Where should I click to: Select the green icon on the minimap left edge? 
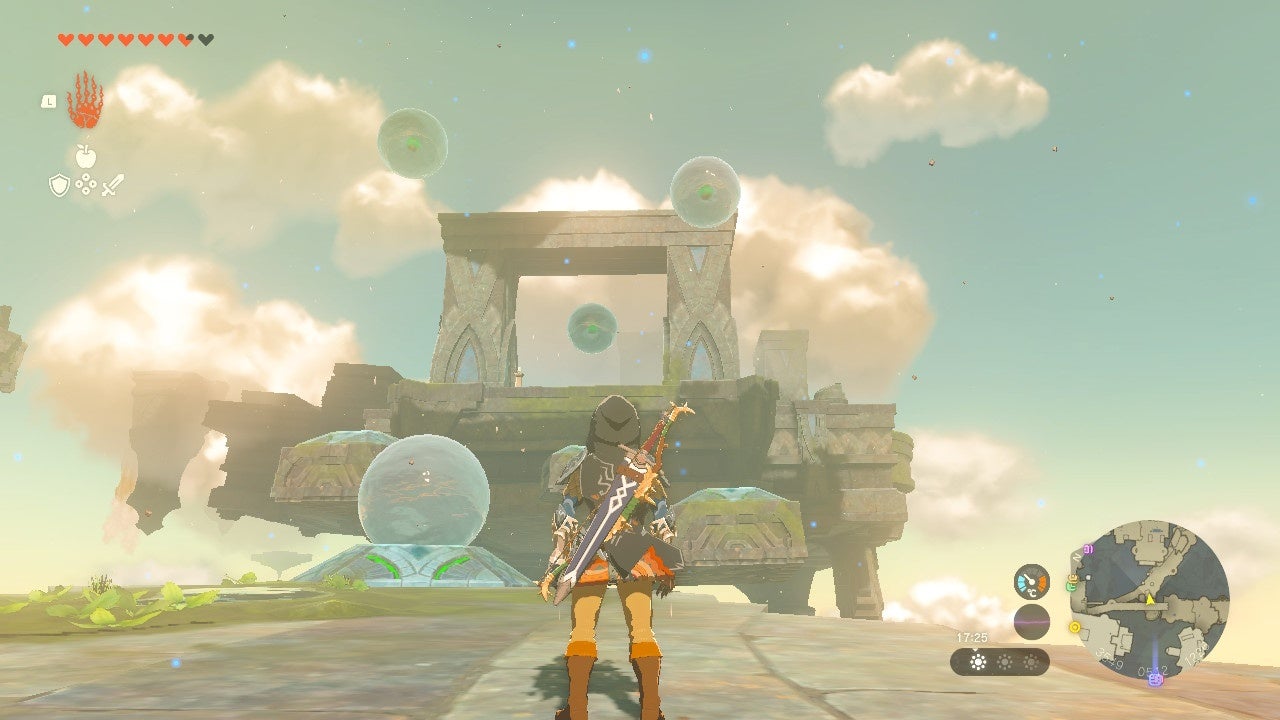click(1071, 586)
